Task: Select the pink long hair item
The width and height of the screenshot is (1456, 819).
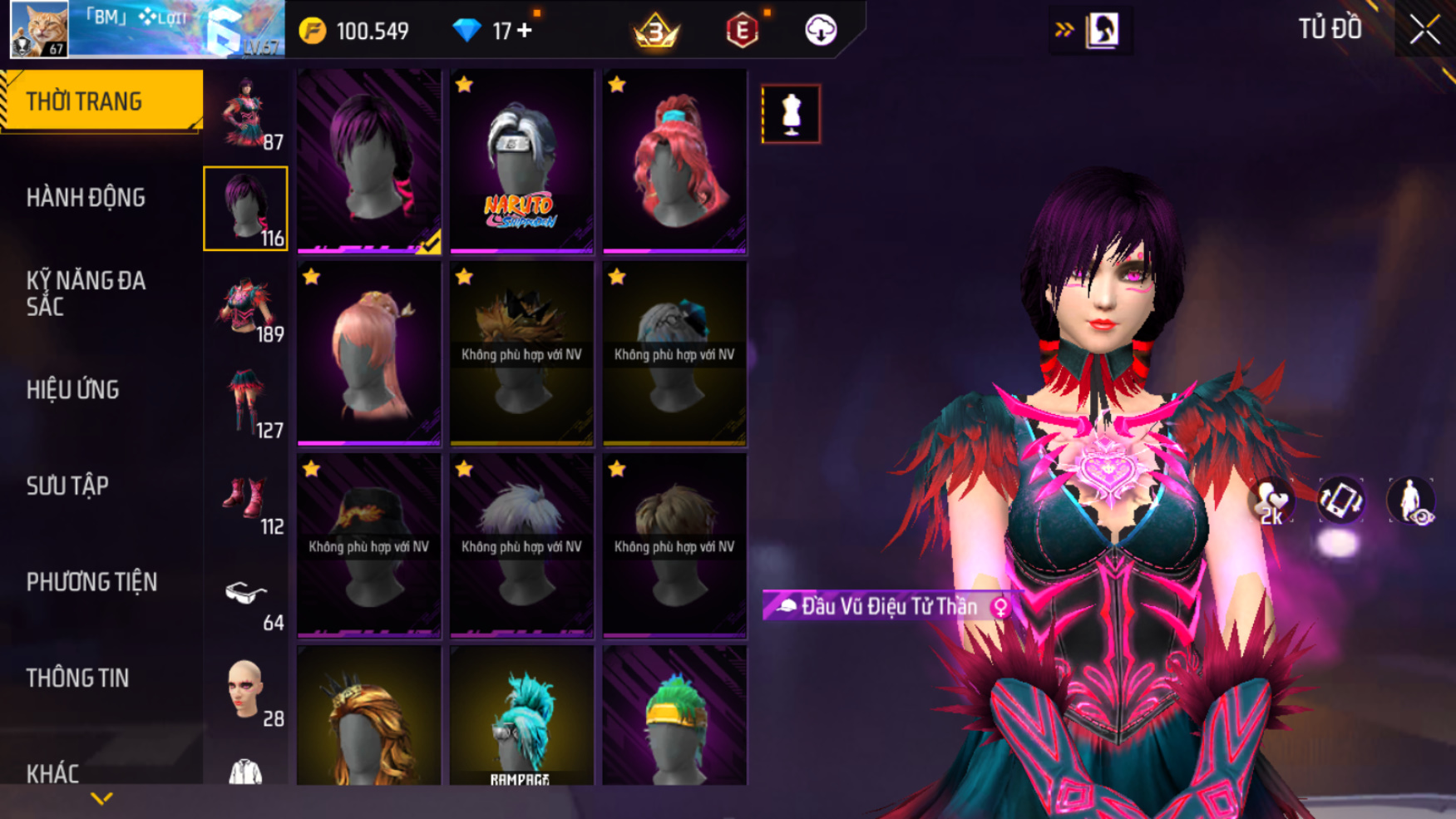Action: tap(369, 353)
